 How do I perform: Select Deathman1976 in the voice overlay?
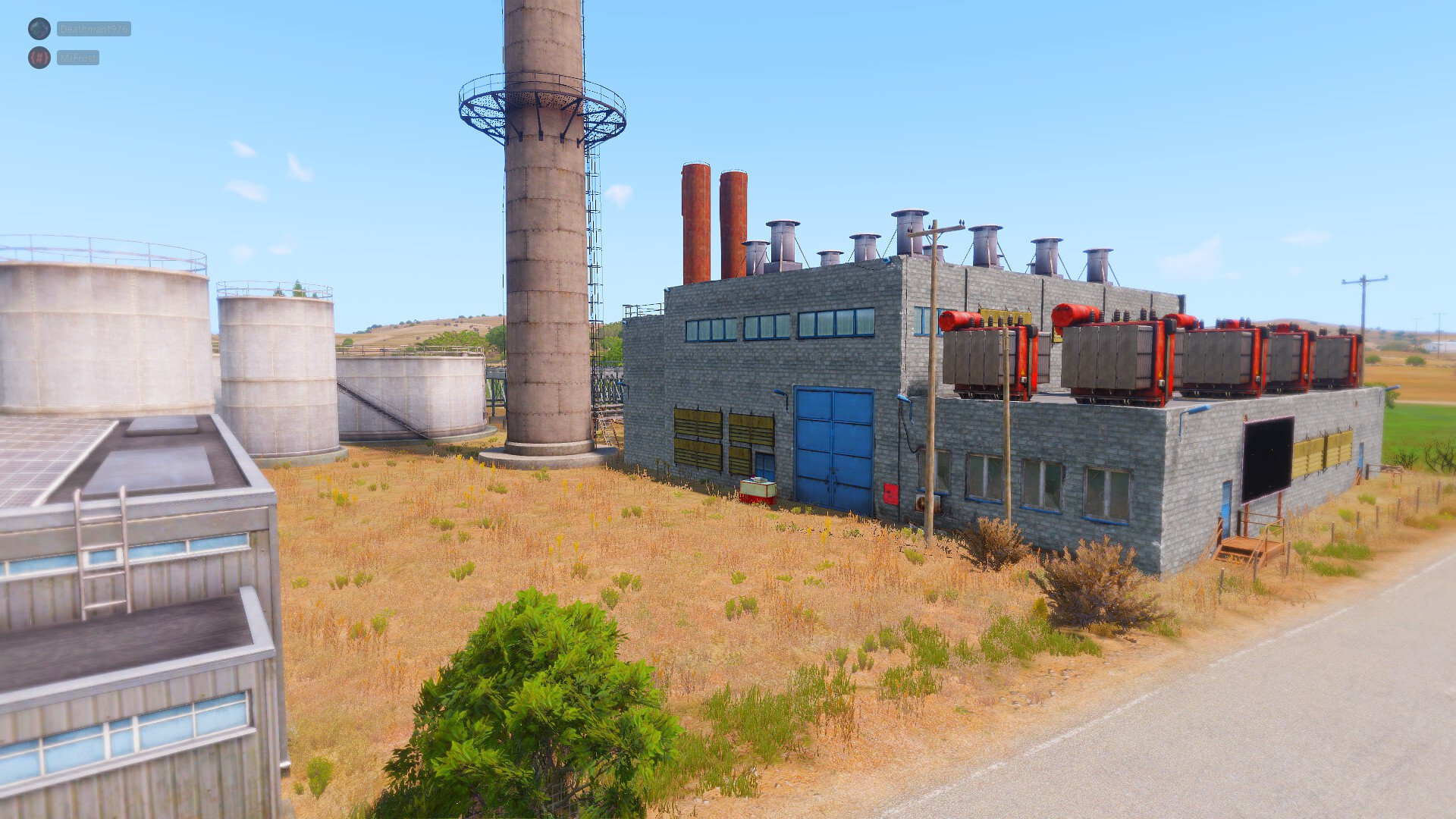(94, 29)
